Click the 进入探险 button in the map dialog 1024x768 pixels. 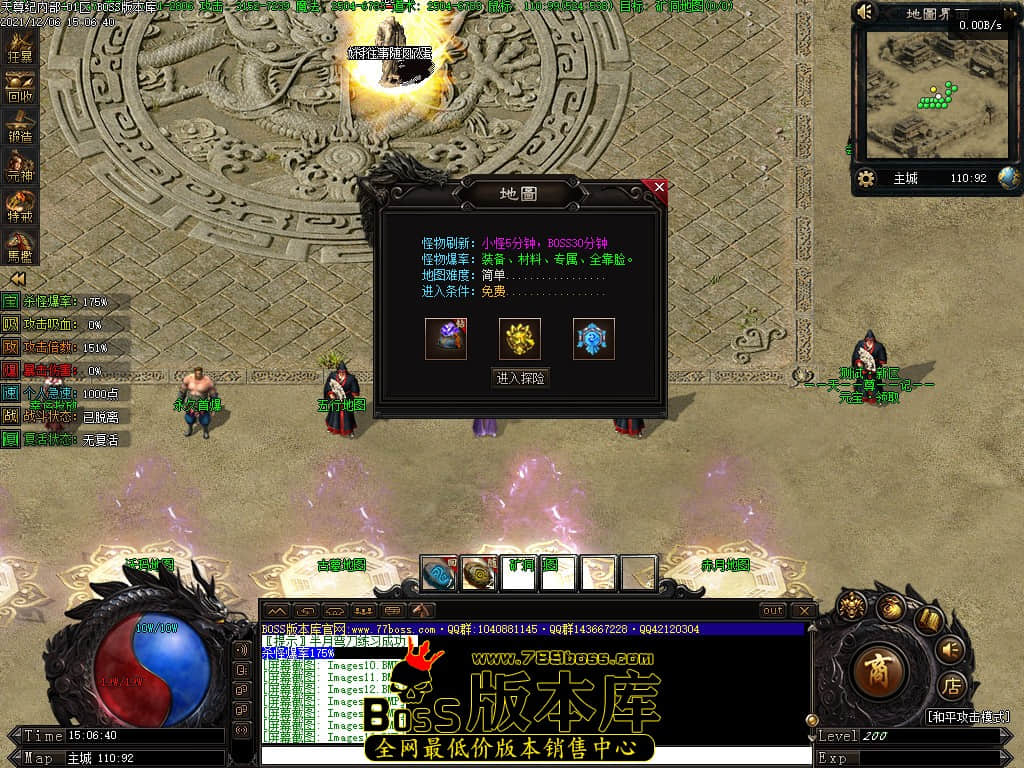521,378
